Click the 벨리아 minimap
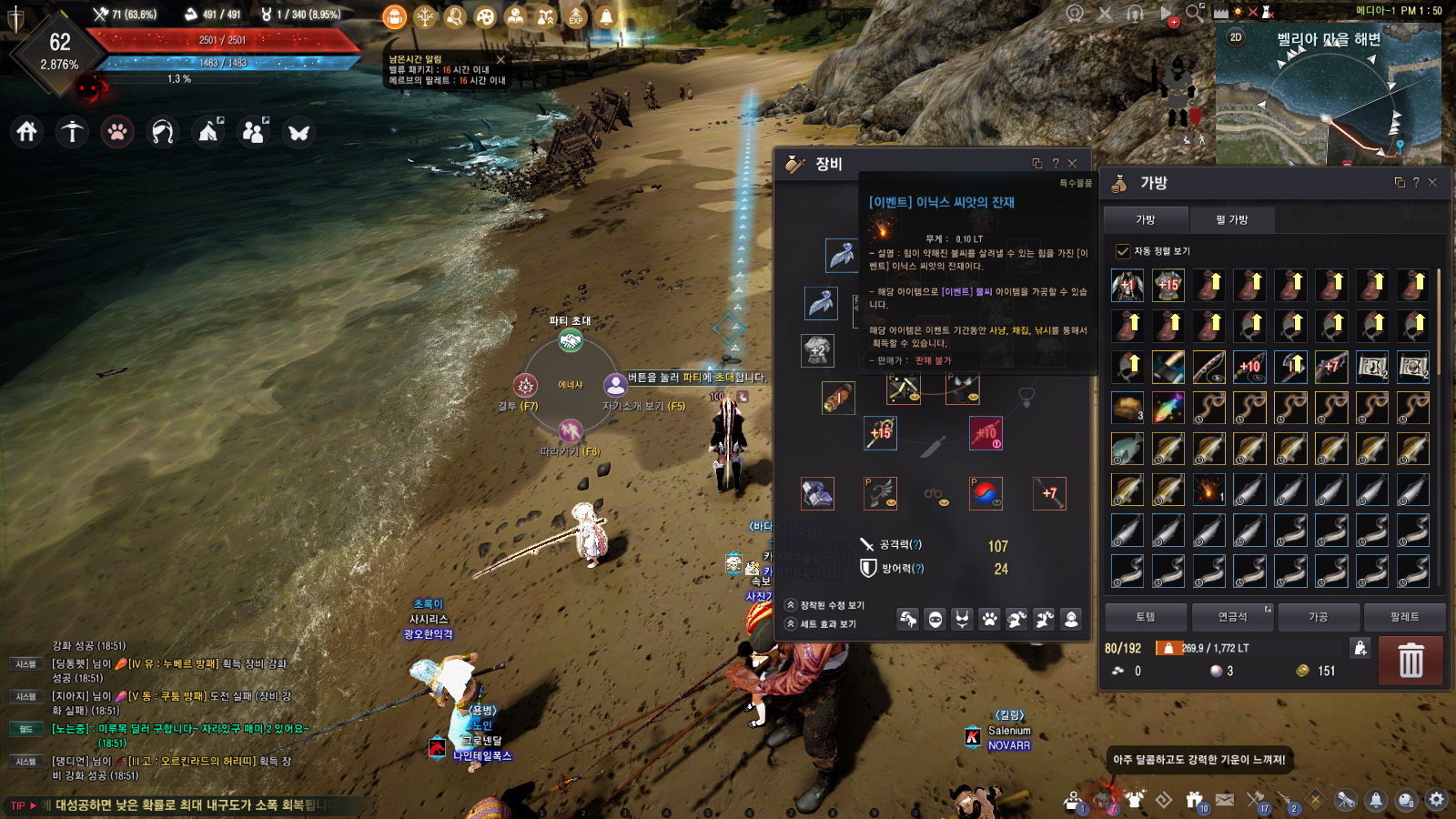 1327,100
